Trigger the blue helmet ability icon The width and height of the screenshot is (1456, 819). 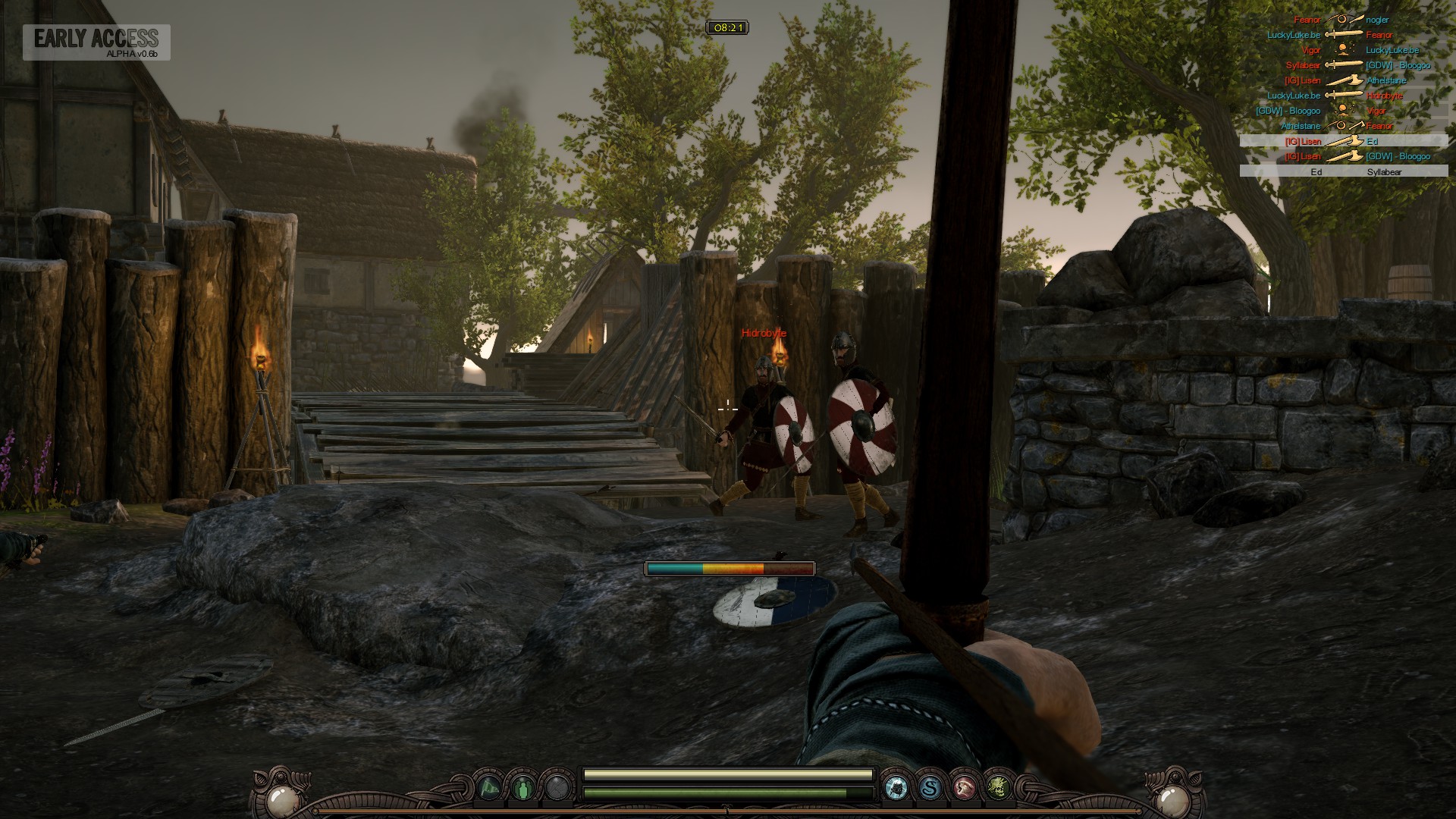point(896,789)
